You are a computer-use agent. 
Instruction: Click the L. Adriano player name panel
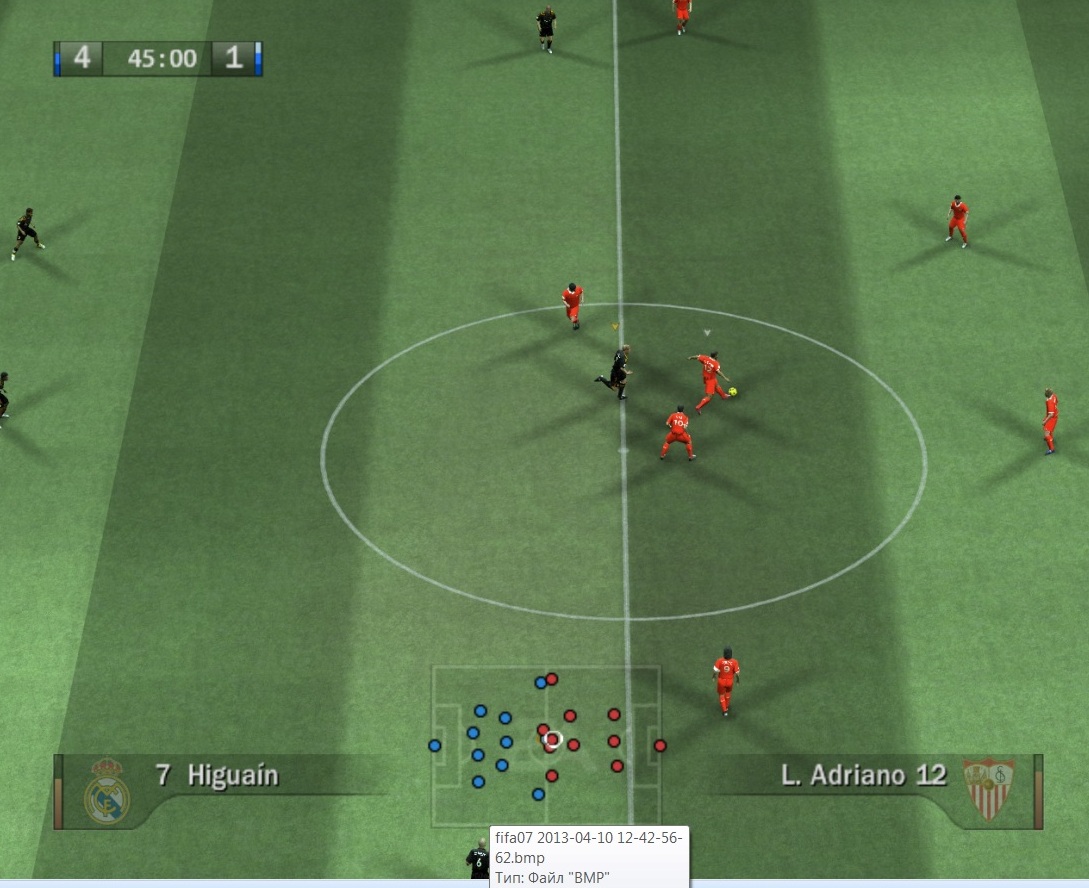tap(862, 775)
